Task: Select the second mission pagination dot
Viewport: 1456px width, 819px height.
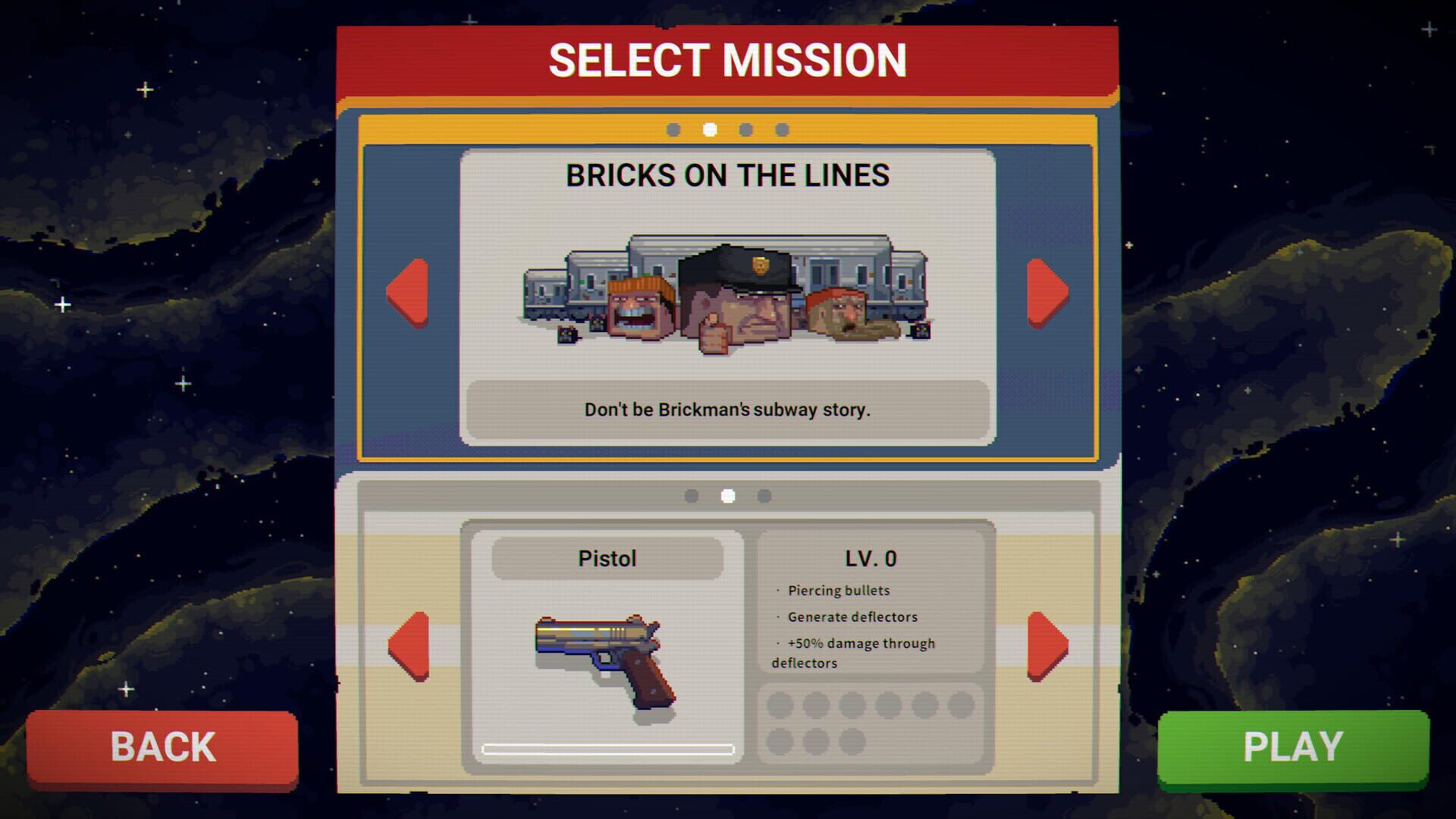Action: (x=708, y=130)
